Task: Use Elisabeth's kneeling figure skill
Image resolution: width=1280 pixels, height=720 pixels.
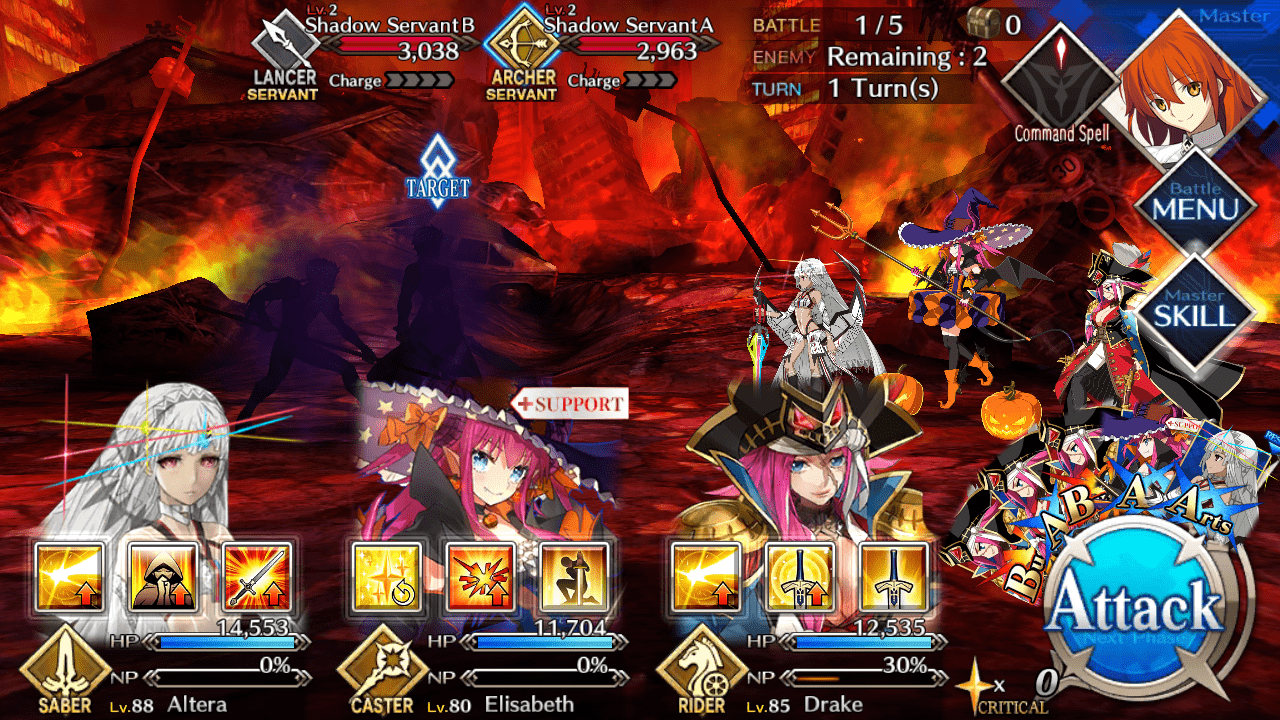Action: 574,577
